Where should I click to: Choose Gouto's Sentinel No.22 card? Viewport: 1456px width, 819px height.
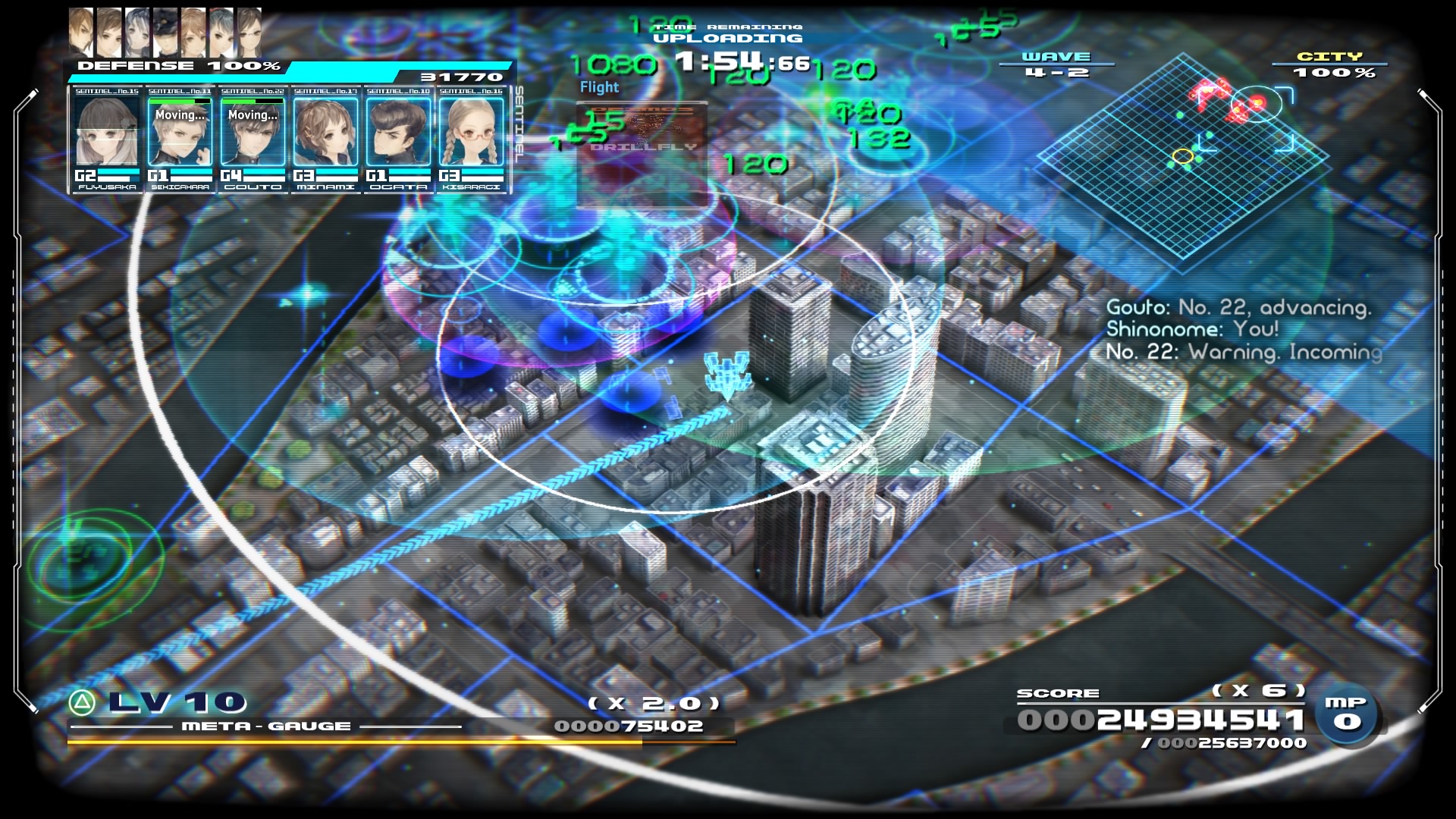coord(253,136)
